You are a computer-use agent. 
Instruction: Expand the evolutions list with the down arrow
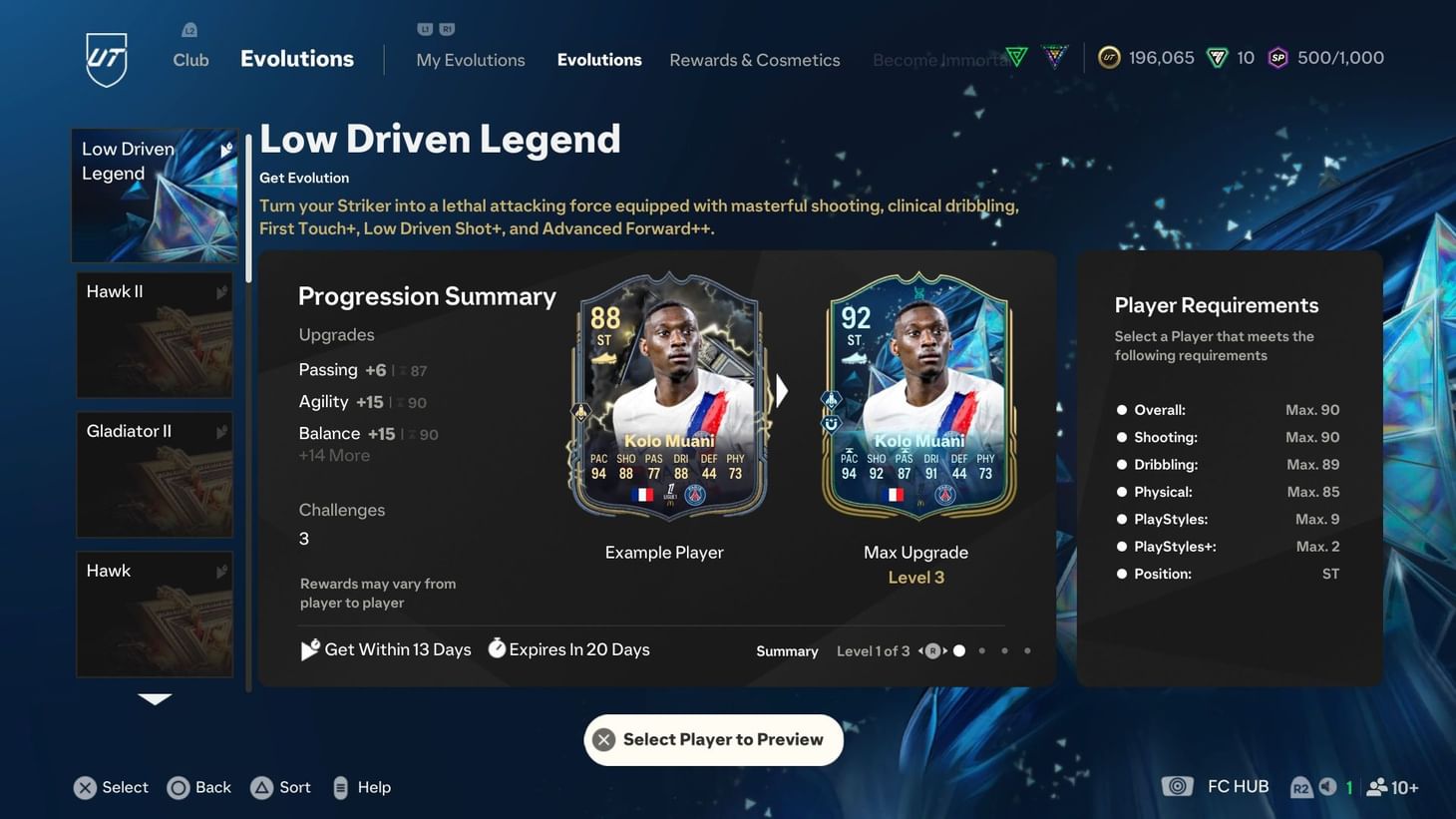pyautogui.click(x=155, y=699)
